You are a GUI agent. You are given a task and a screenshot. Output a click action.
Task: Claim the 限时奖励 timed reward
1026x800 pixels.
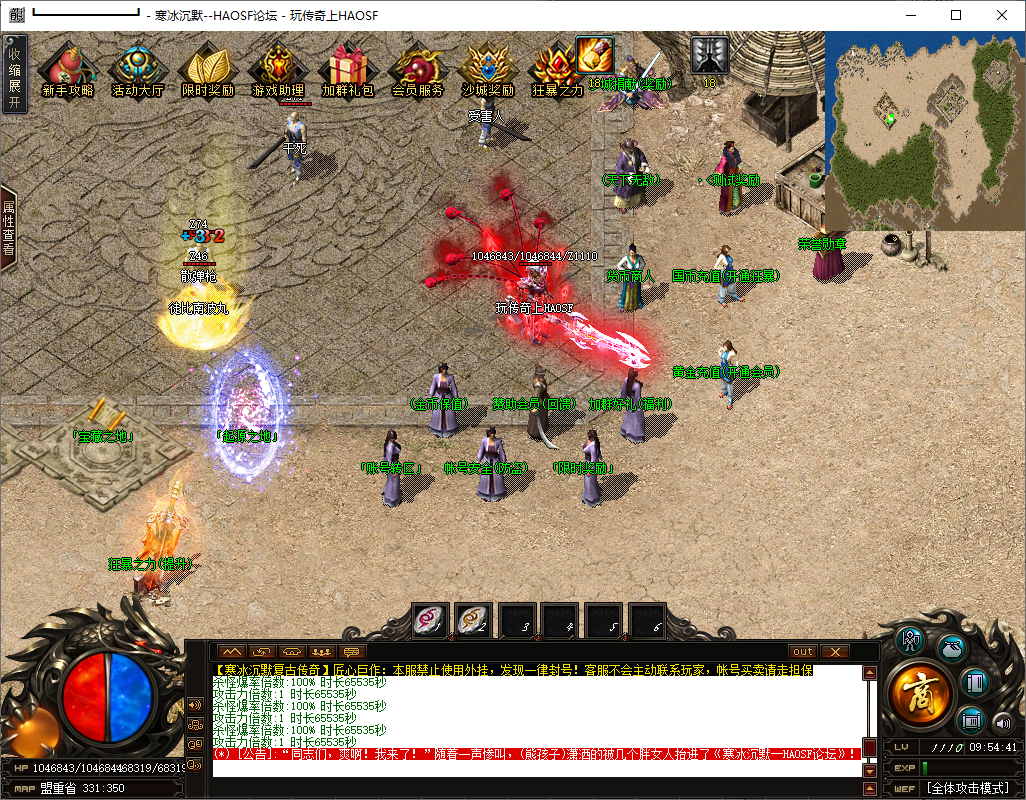pos(207,68)
